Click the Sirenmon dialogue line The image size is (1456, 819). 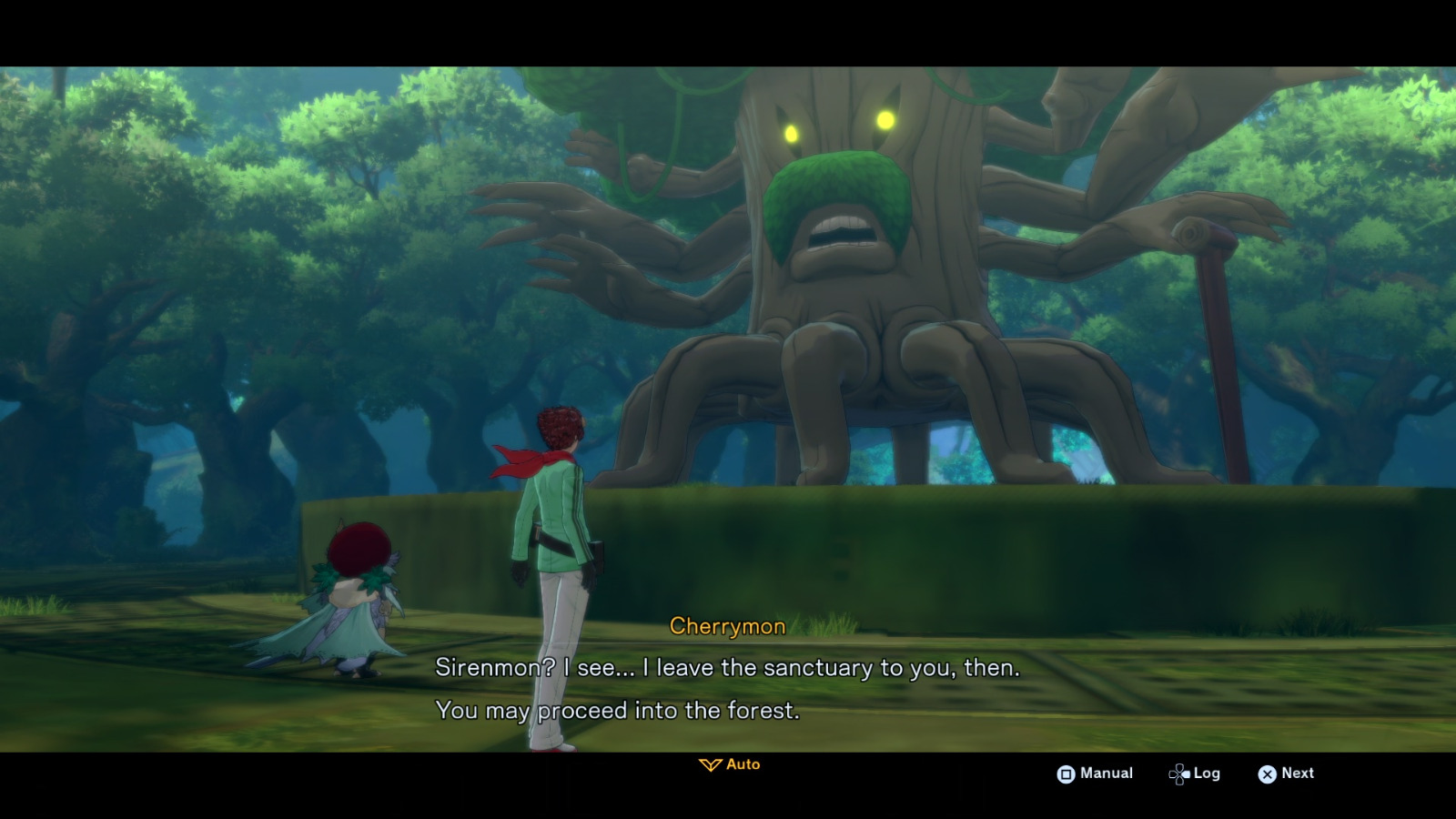pos(728,668)
